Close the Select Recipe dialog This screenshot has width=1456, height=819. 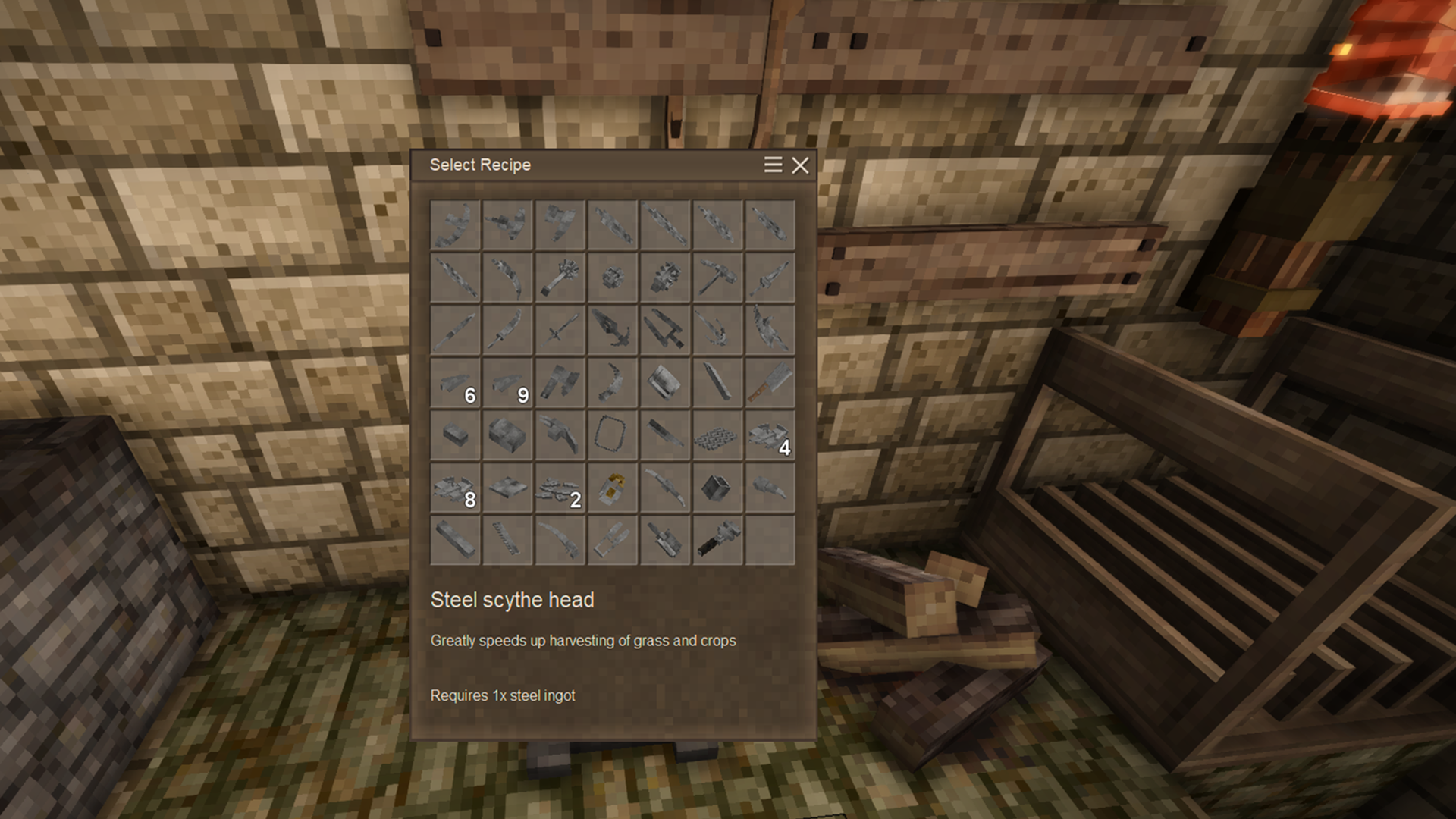pos(800,165)
